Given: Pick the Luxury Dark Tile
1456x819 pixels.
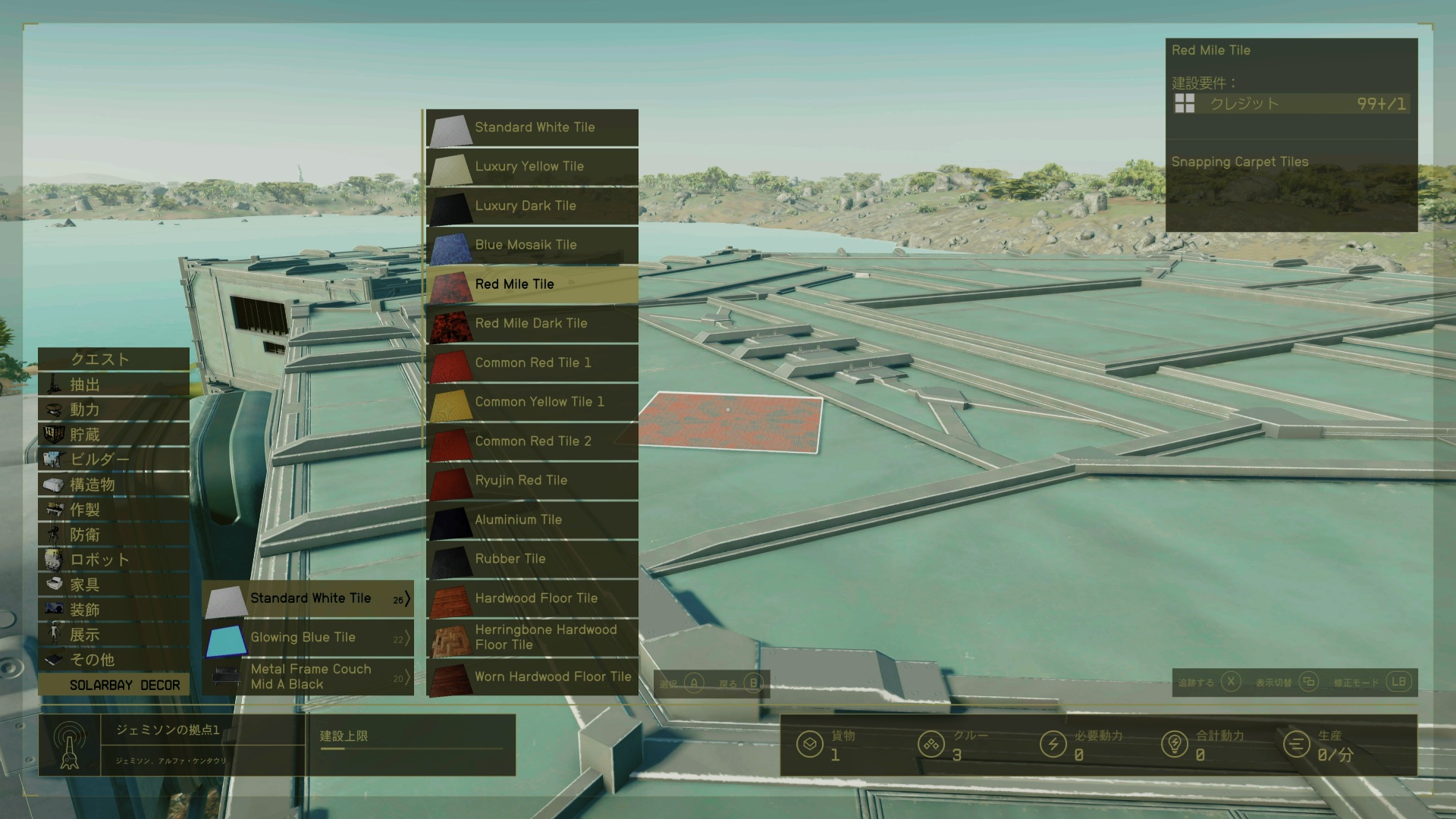Looking at the screenshot, I should [x=532, y=206].
